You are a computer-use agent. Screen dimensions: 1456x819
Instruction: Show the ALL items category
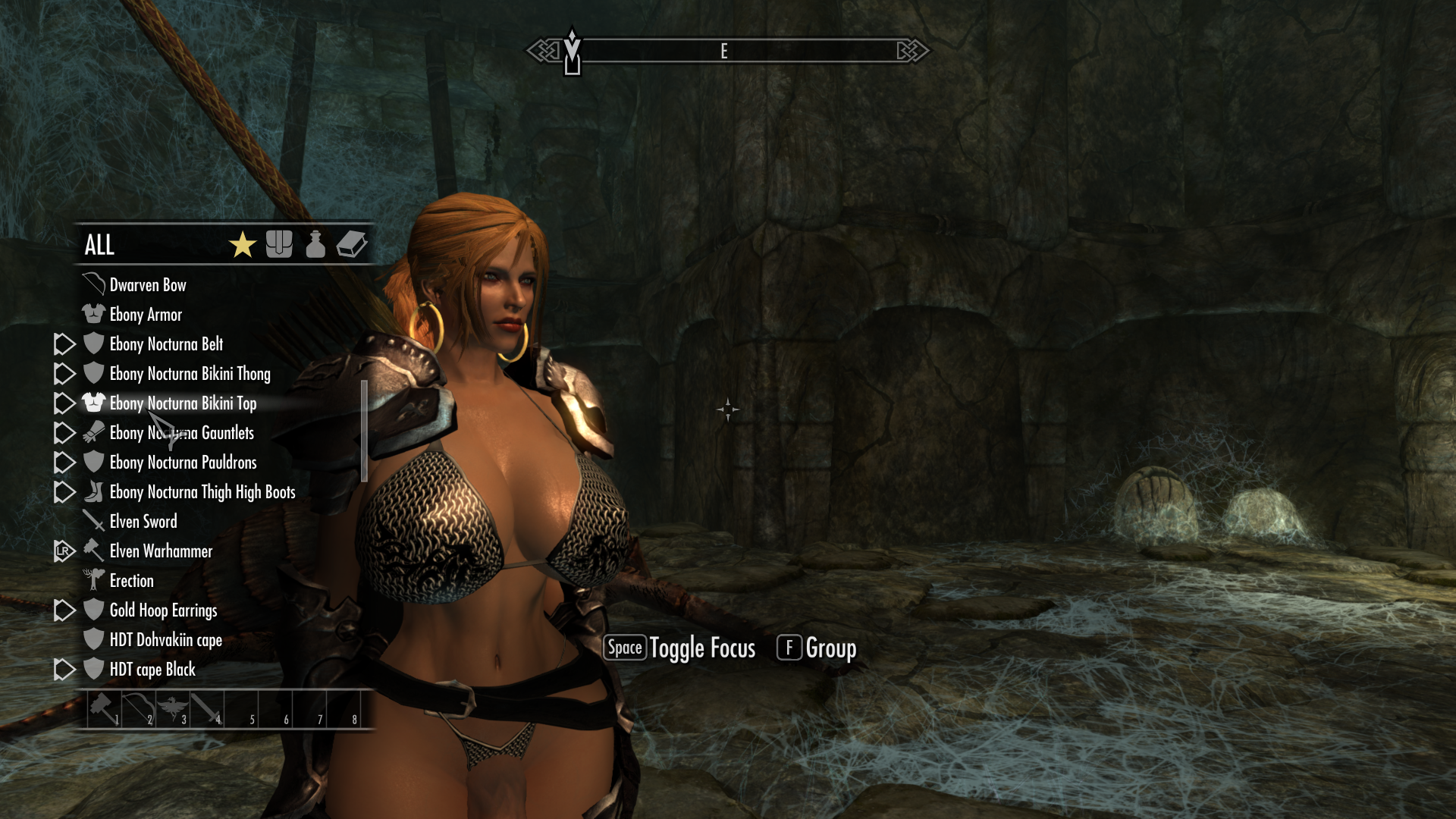99,245
